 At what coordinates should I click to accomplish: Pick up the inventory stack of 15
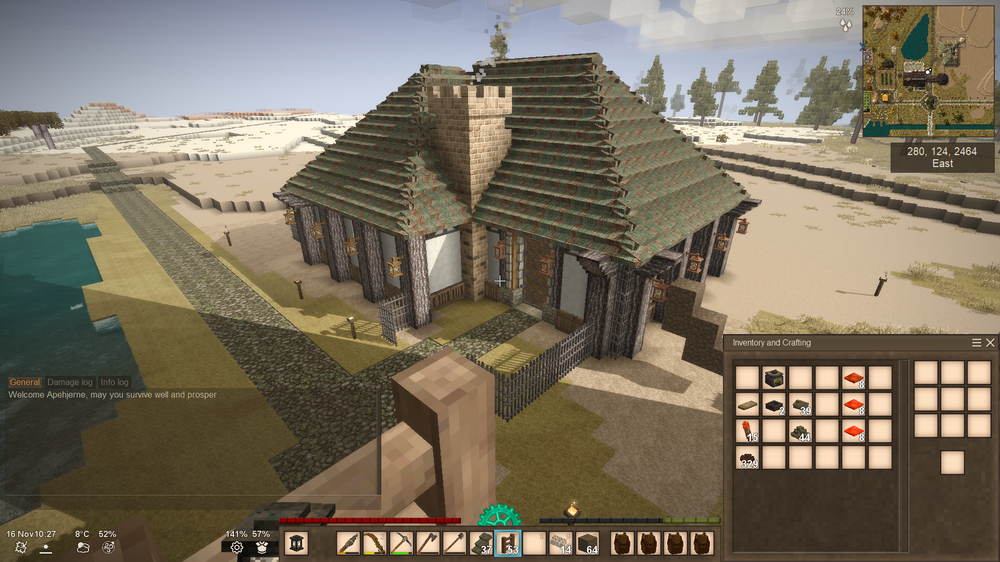747,431
